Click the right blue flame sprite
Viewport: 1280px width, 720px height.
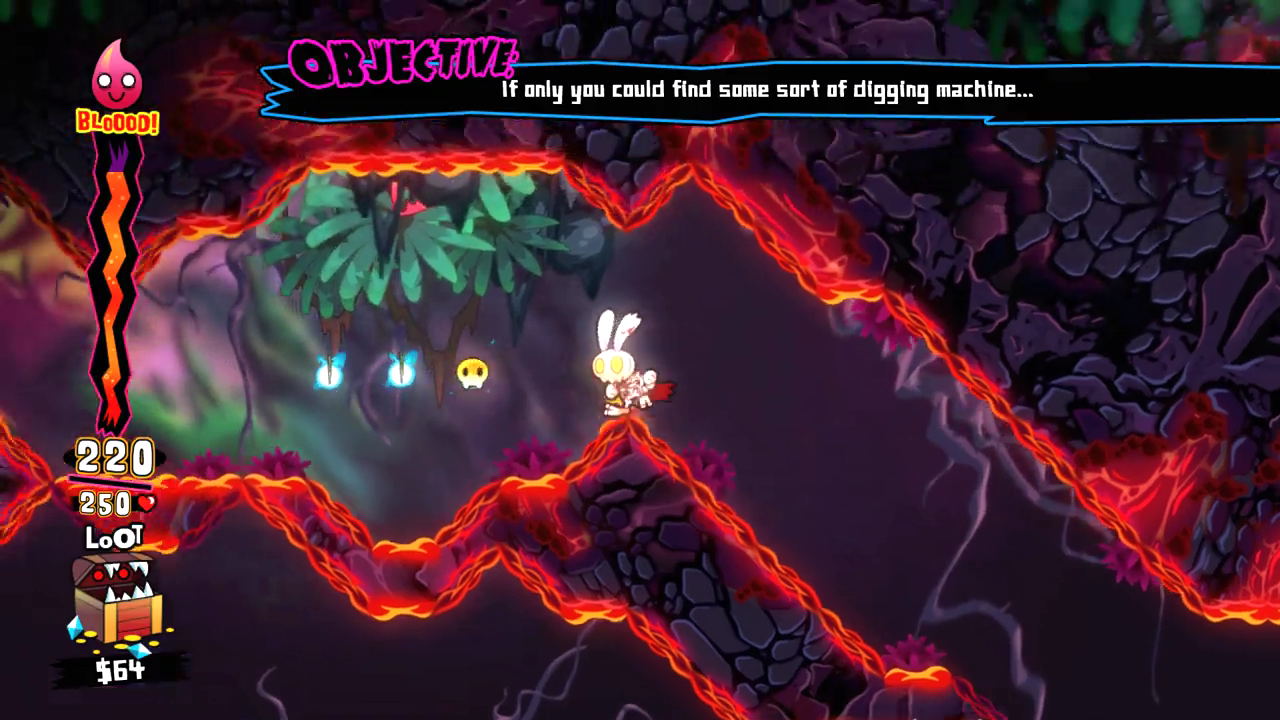(402, 373)
